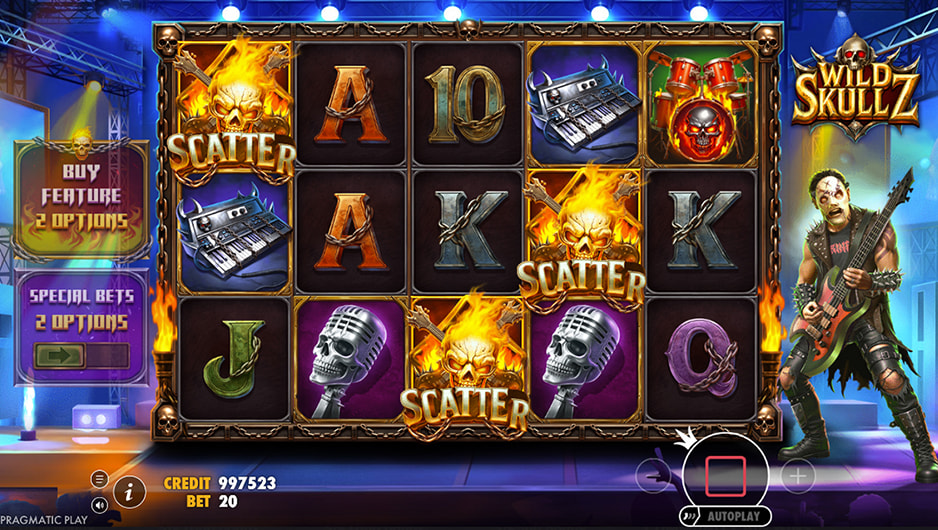Open the game info paytable
The image size is (938, 530).
click(129, 490)
